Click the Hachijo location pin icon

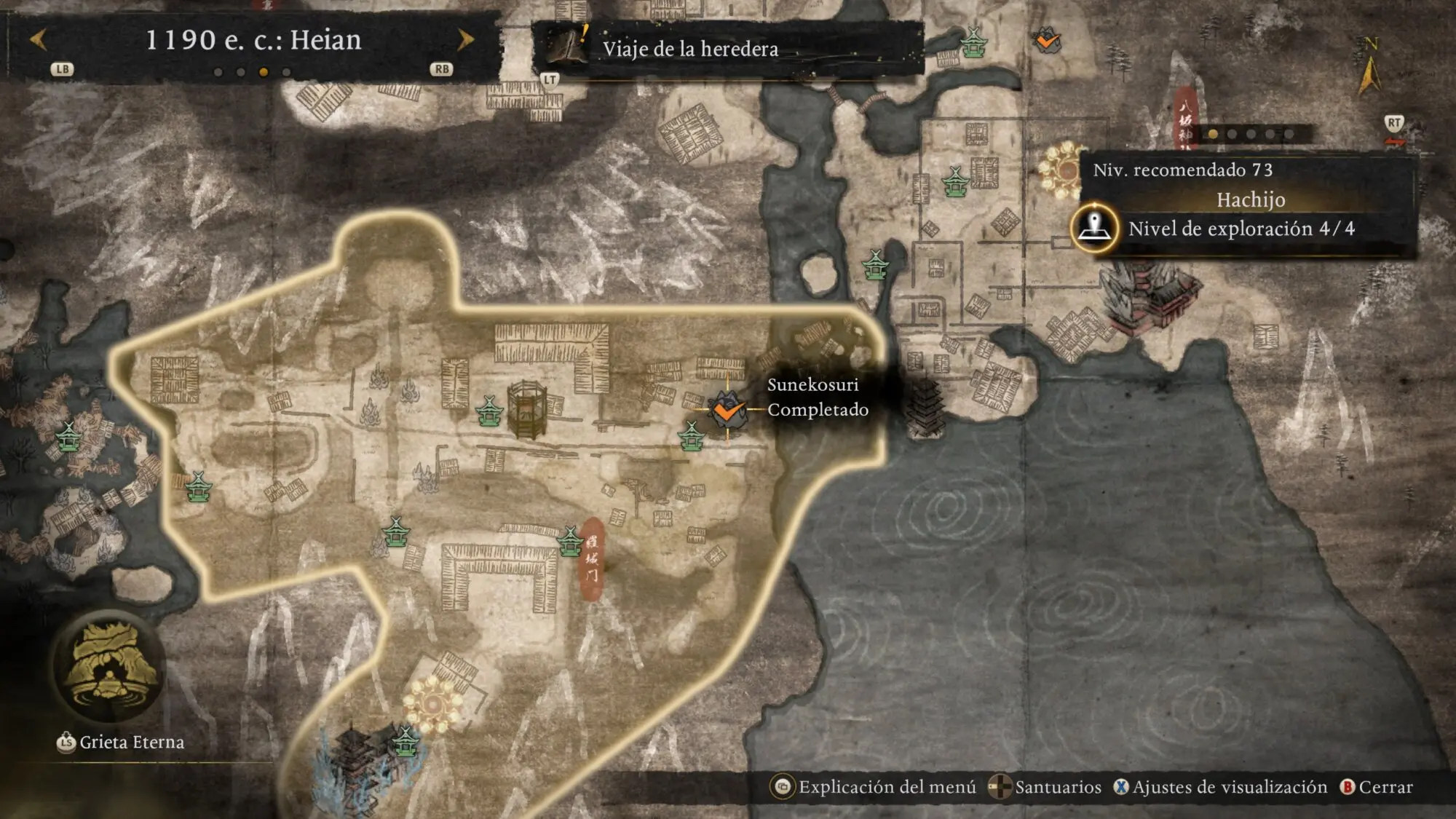tap(1094, 228)
